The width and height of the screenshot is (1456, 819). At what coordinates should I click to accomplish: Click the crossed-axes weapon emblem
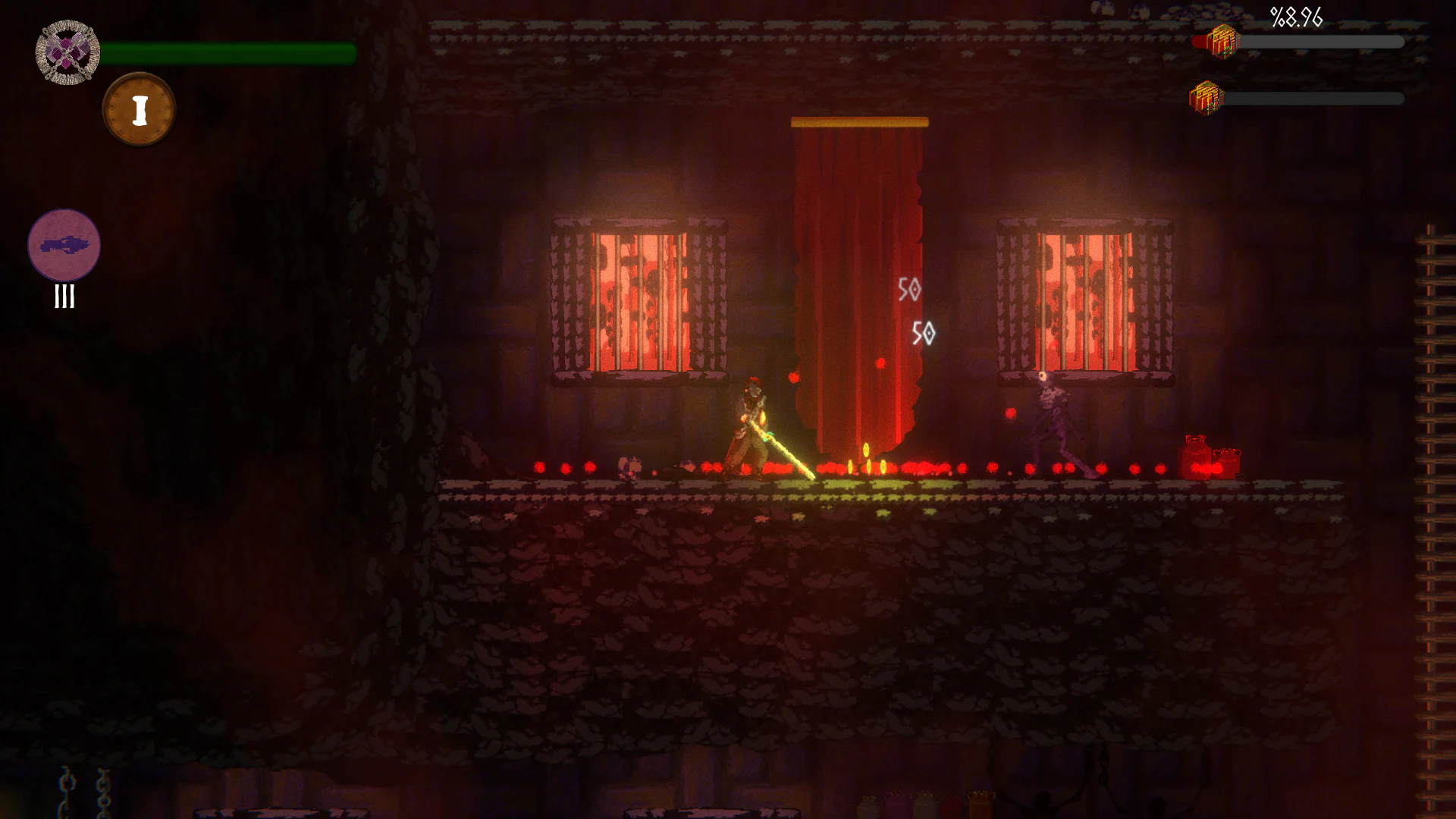(x=67, y=52)
